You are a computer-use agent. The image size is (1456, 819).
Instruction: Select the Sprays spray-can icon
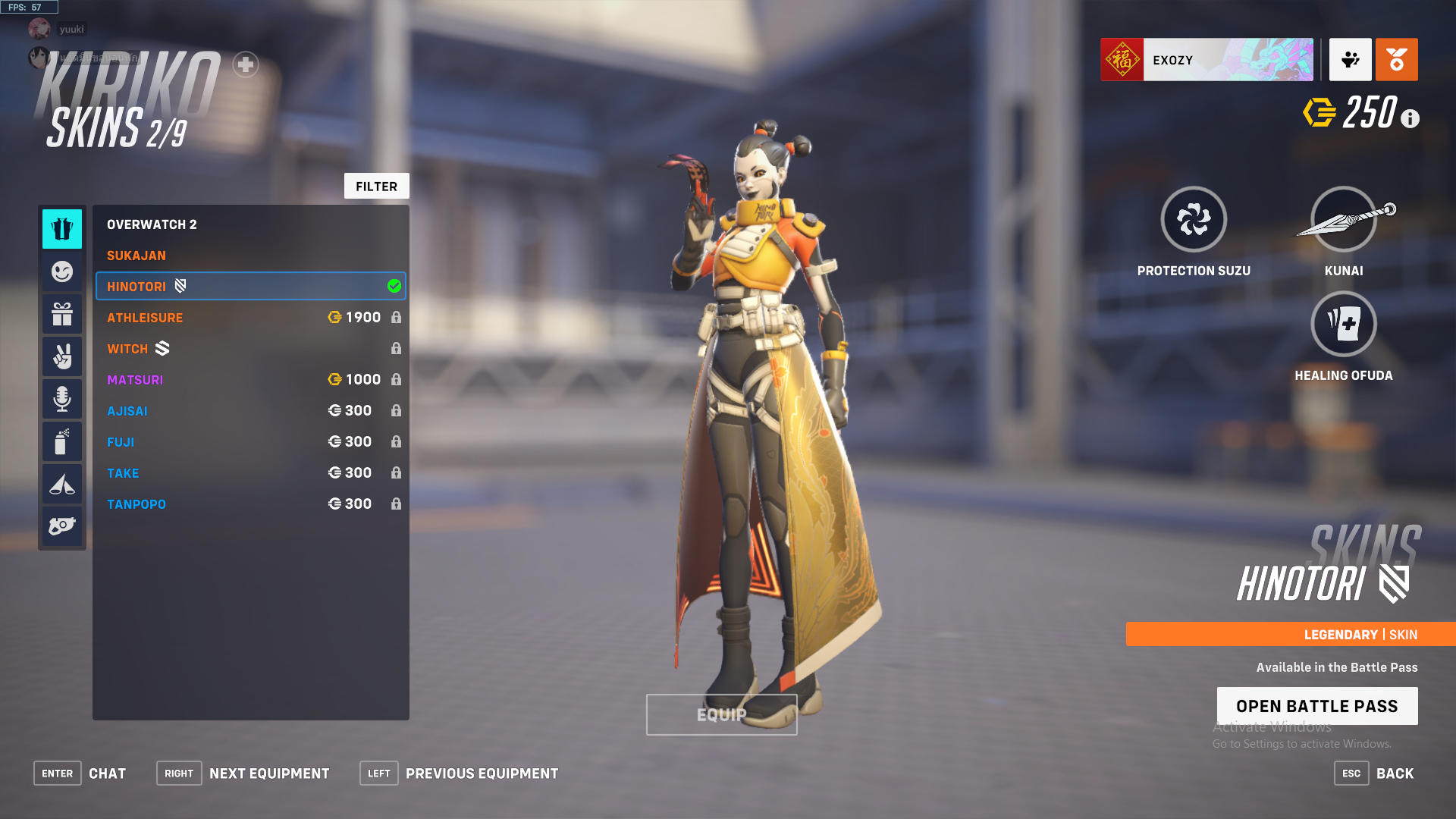coord(62,441)
